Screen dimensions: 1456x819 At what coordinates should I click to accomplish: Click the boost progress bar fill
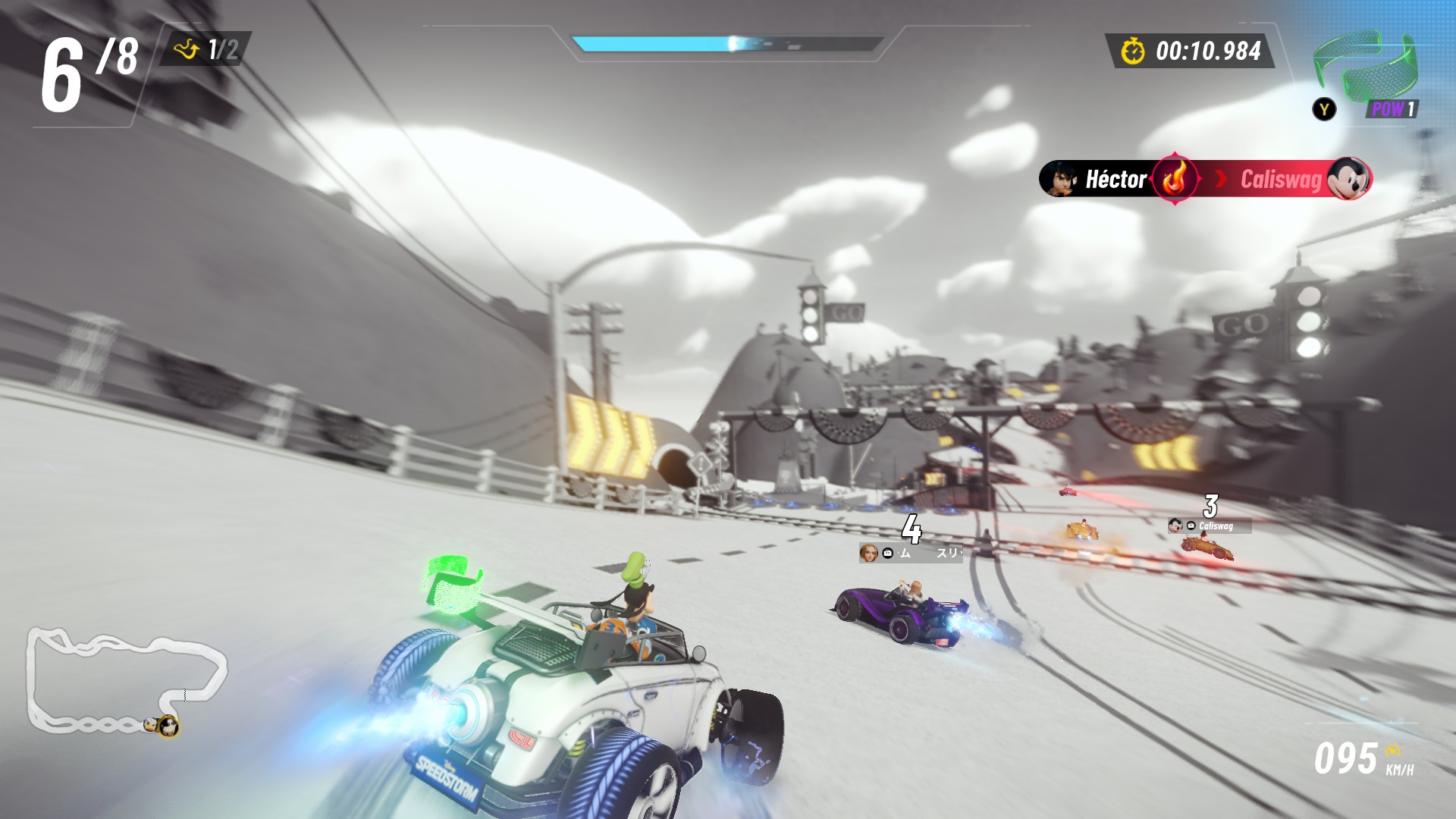click(652, 44)
